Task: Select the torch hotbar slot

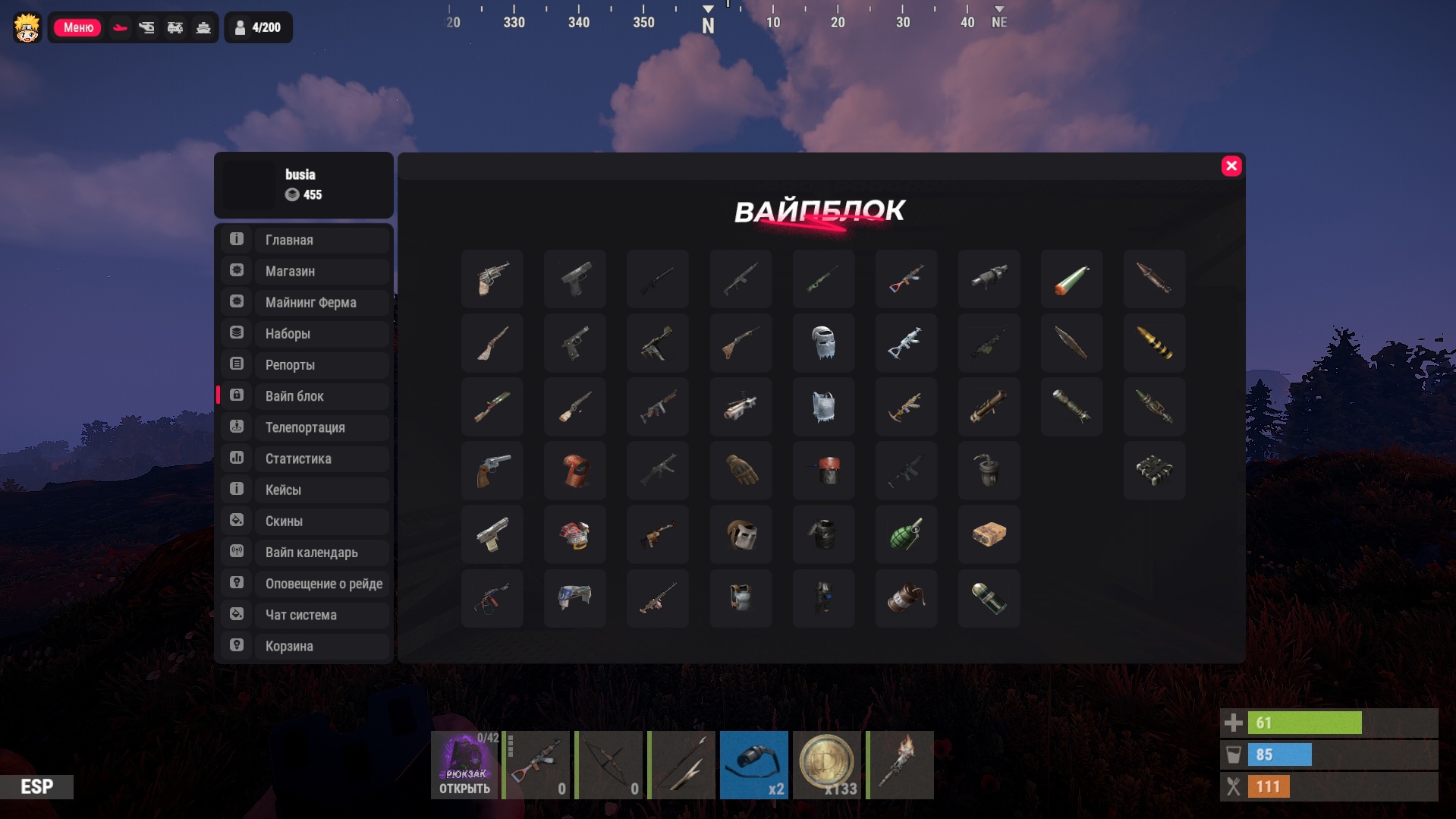Action: pyautogui.click(x=900, y=765)
